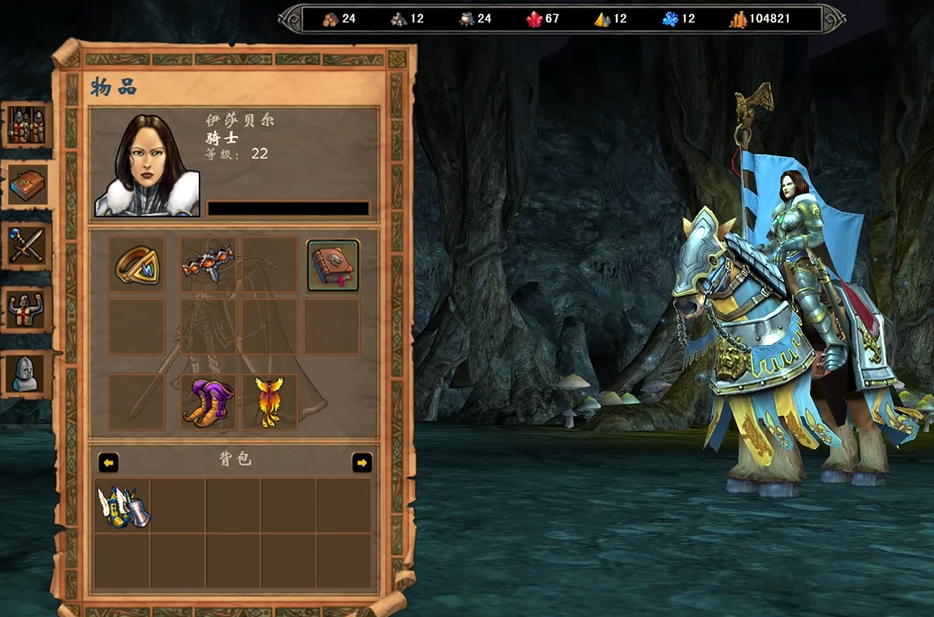Select the knight helmet bust tab
Screen dimensions: 934x617
pos(26,373)
